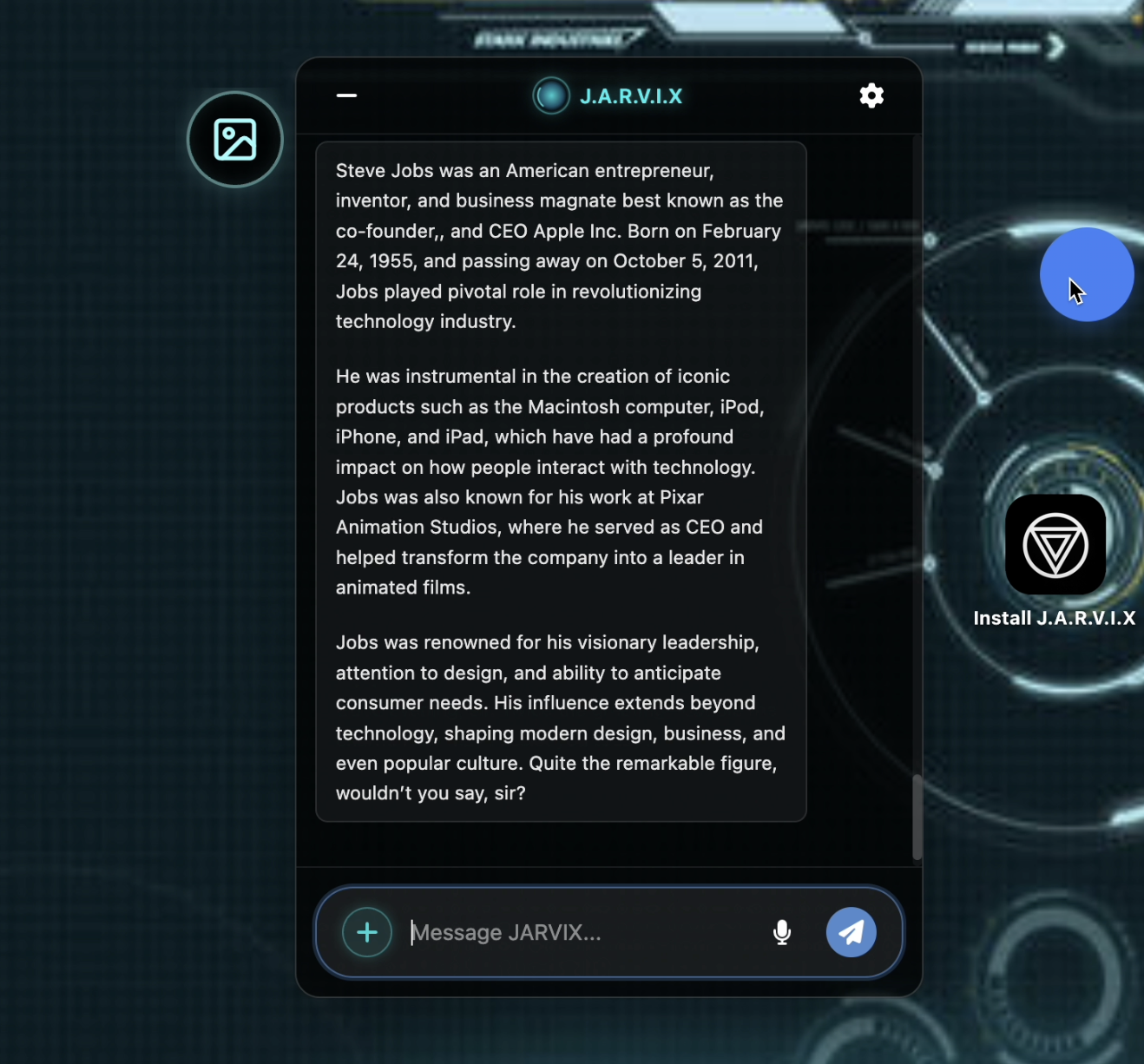Minimize the J.A.R.V.I.X chat window

coord(346,95)
